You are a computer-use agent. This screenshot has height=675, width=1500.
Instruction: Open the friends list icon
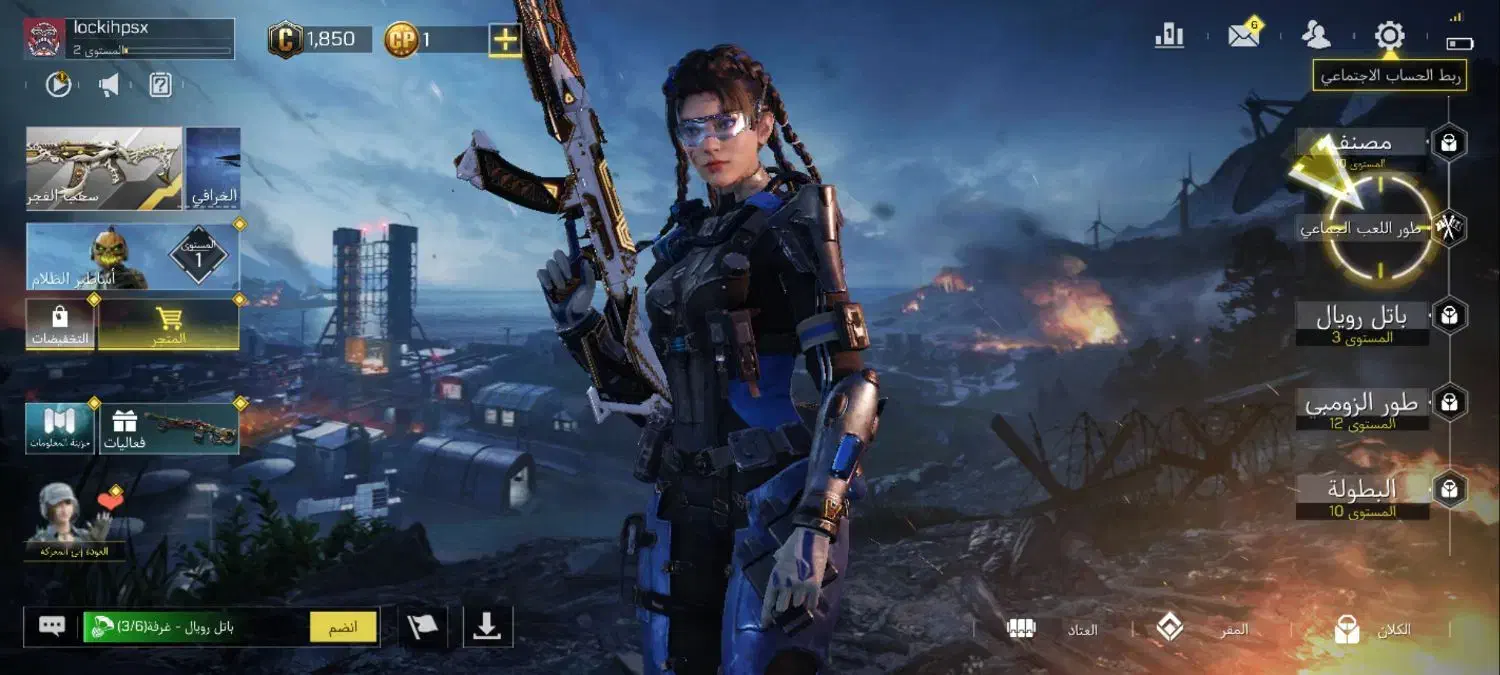point(1316,36)
